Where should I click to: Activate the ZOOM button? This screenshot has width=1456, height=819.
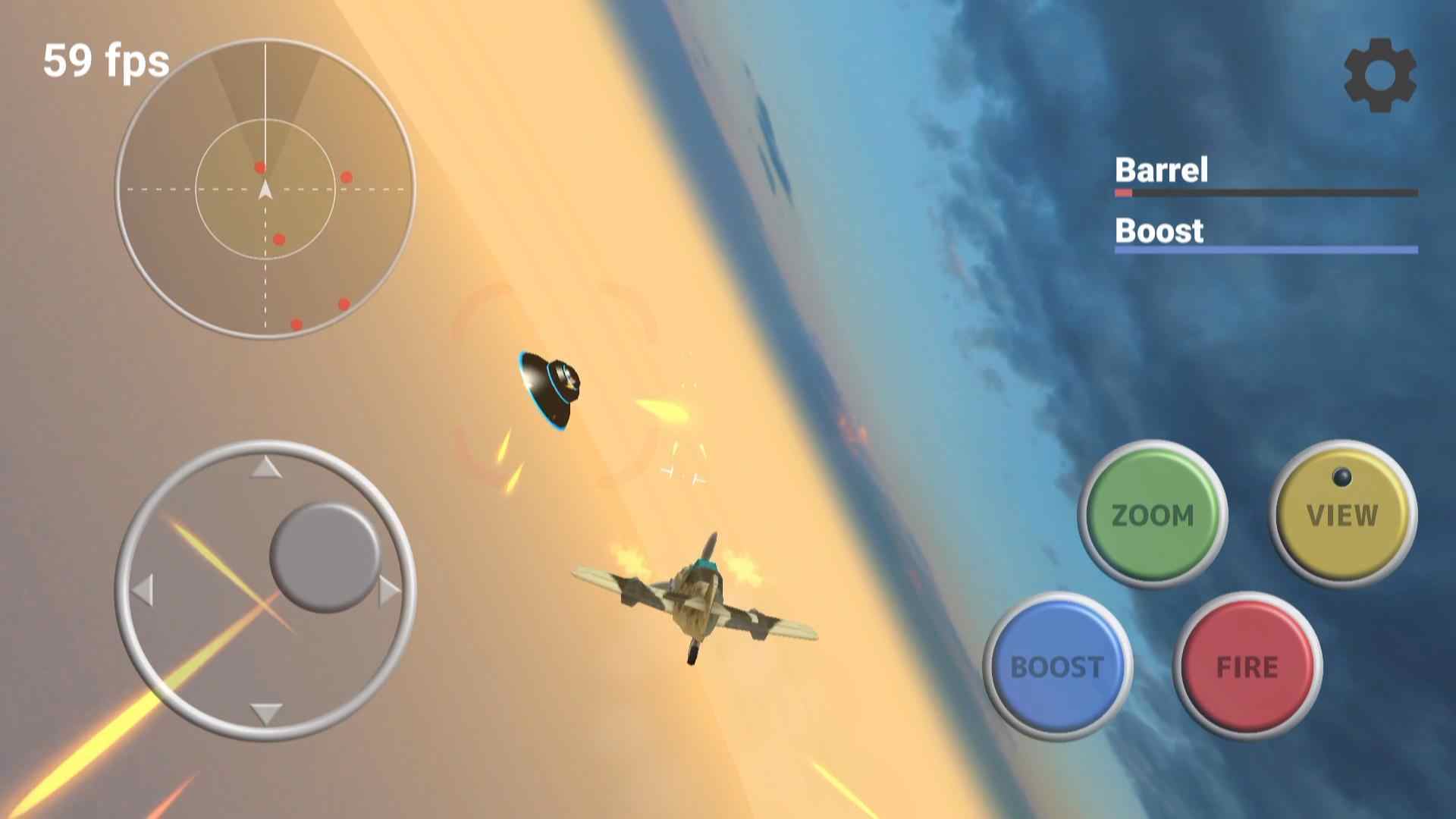tap(1153, 516)
